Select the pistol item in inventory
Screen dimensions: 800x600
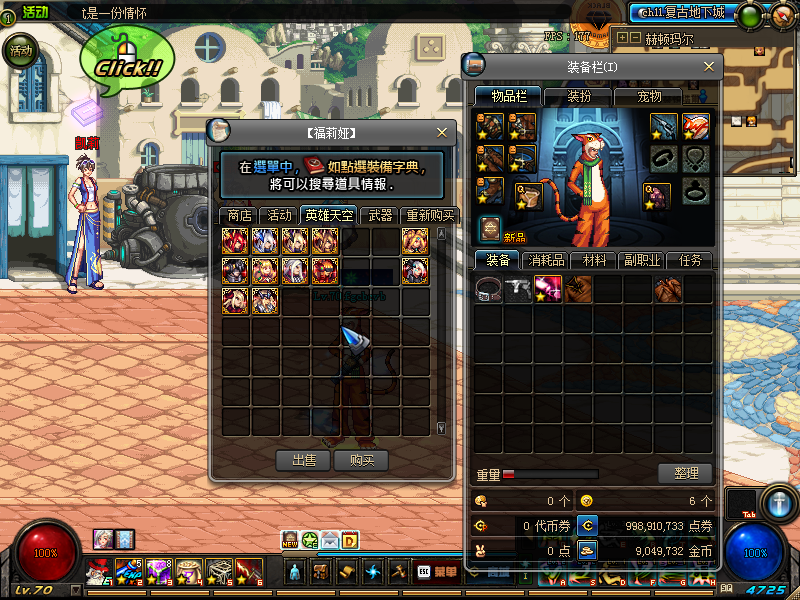(x=519, y=290)
